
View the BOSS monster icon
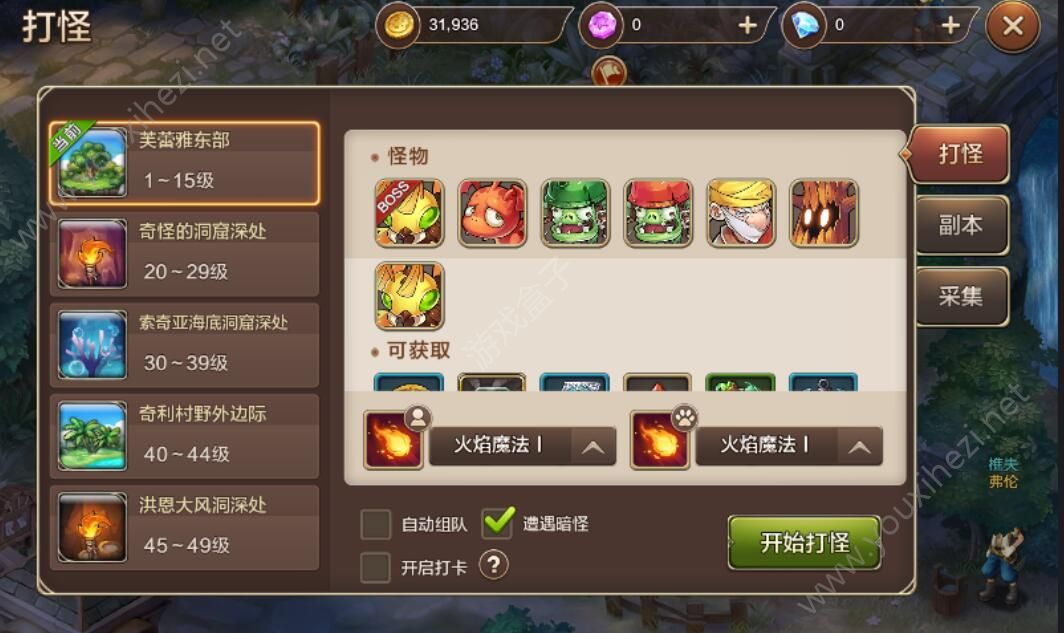(409, 213)
